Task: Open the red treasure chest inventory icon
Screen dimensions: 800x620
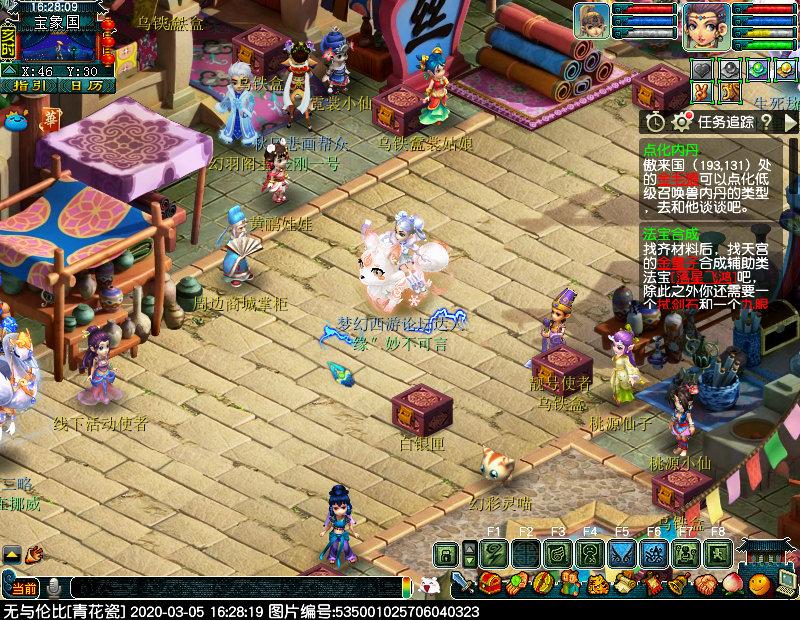Action: [x=489, y=582]
